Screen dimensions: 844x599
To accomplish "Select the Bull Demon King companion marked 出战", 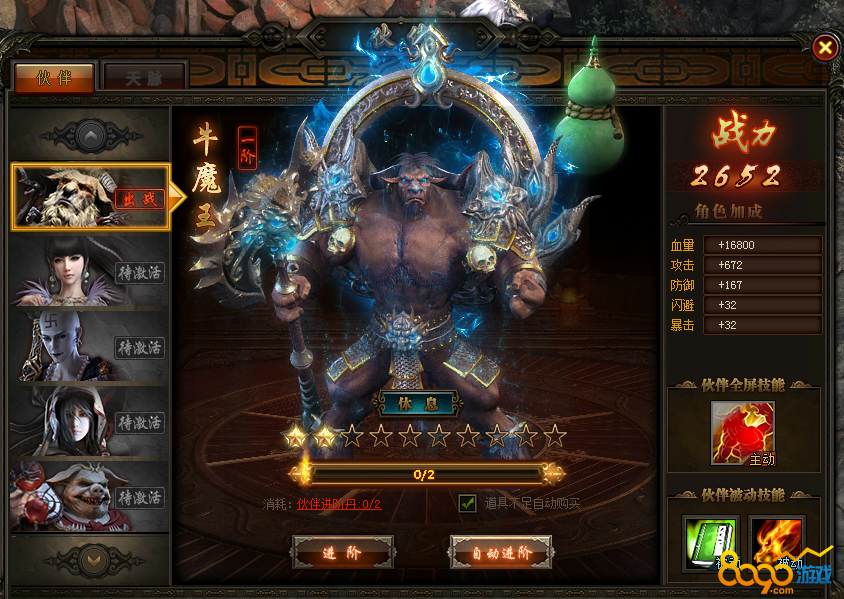I will 90,197.
